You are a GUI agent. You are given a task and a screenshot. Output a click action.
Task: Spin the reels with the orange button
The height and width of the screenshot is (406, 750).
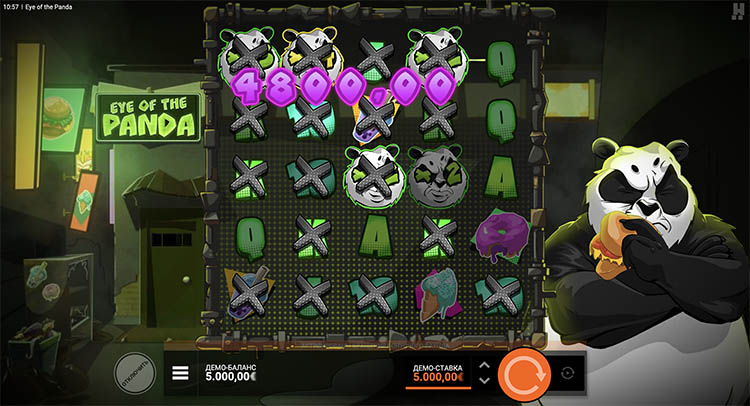(x=524, y=372)
